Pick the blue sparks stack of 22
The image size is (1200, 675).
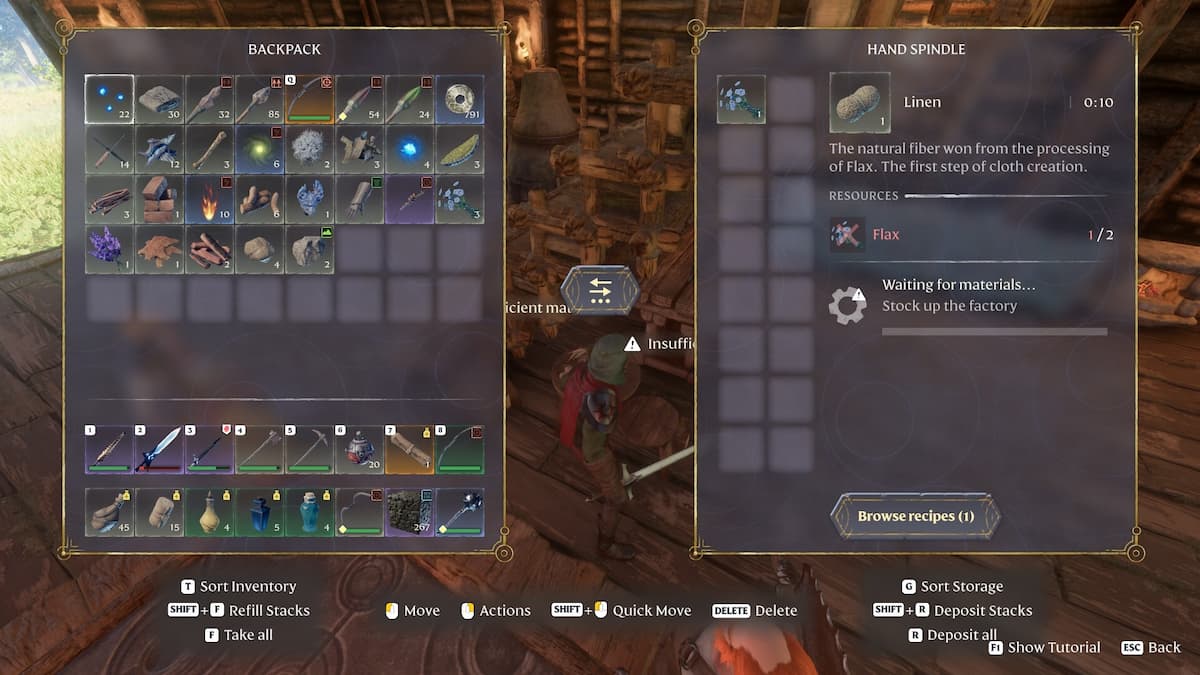pyautogui.click(x=109, y=100)
